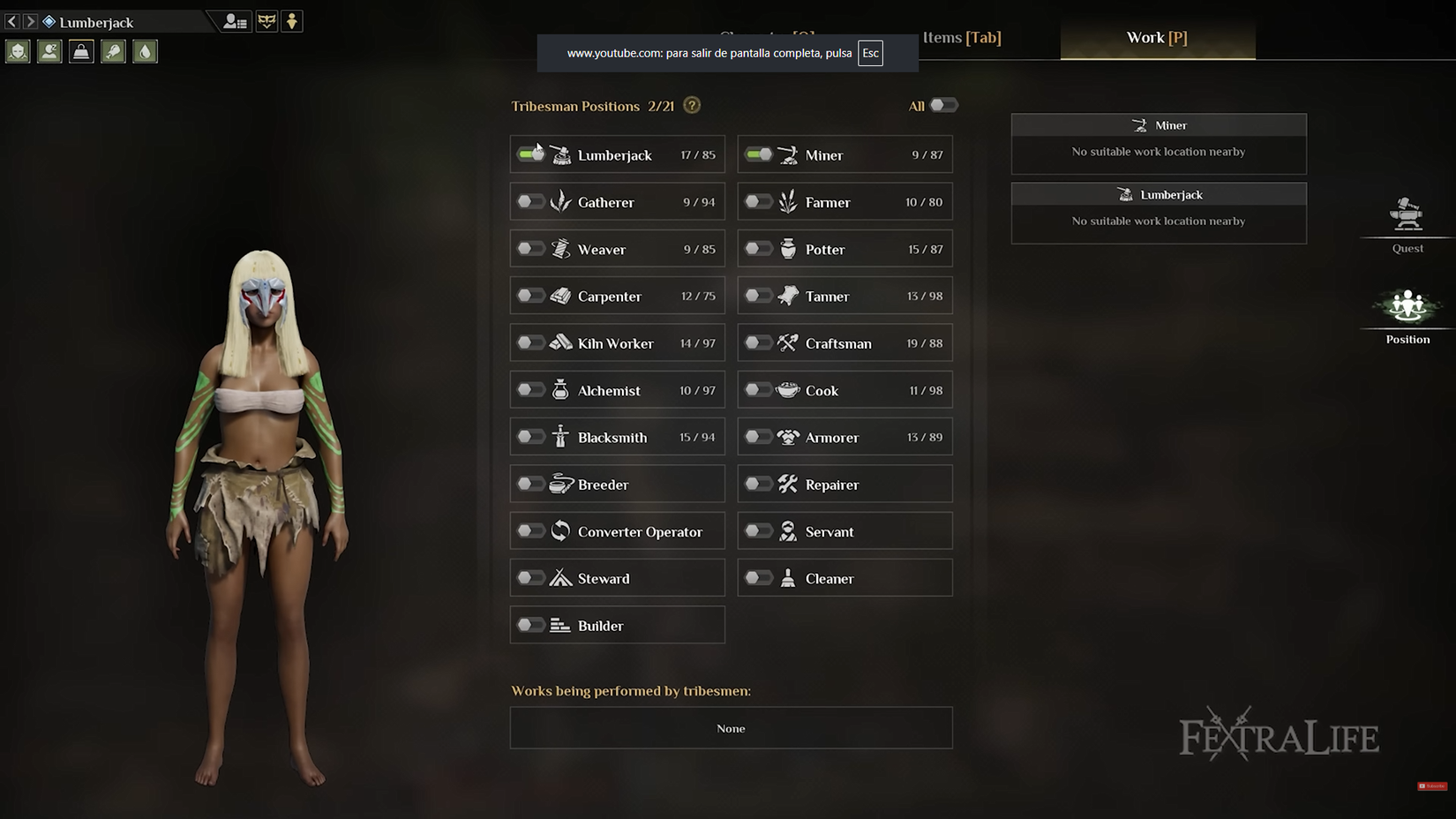Viewport: 1456px width, 819px height.
Task: Disable the Miner work toggle
Action: [x=759, y=154]
